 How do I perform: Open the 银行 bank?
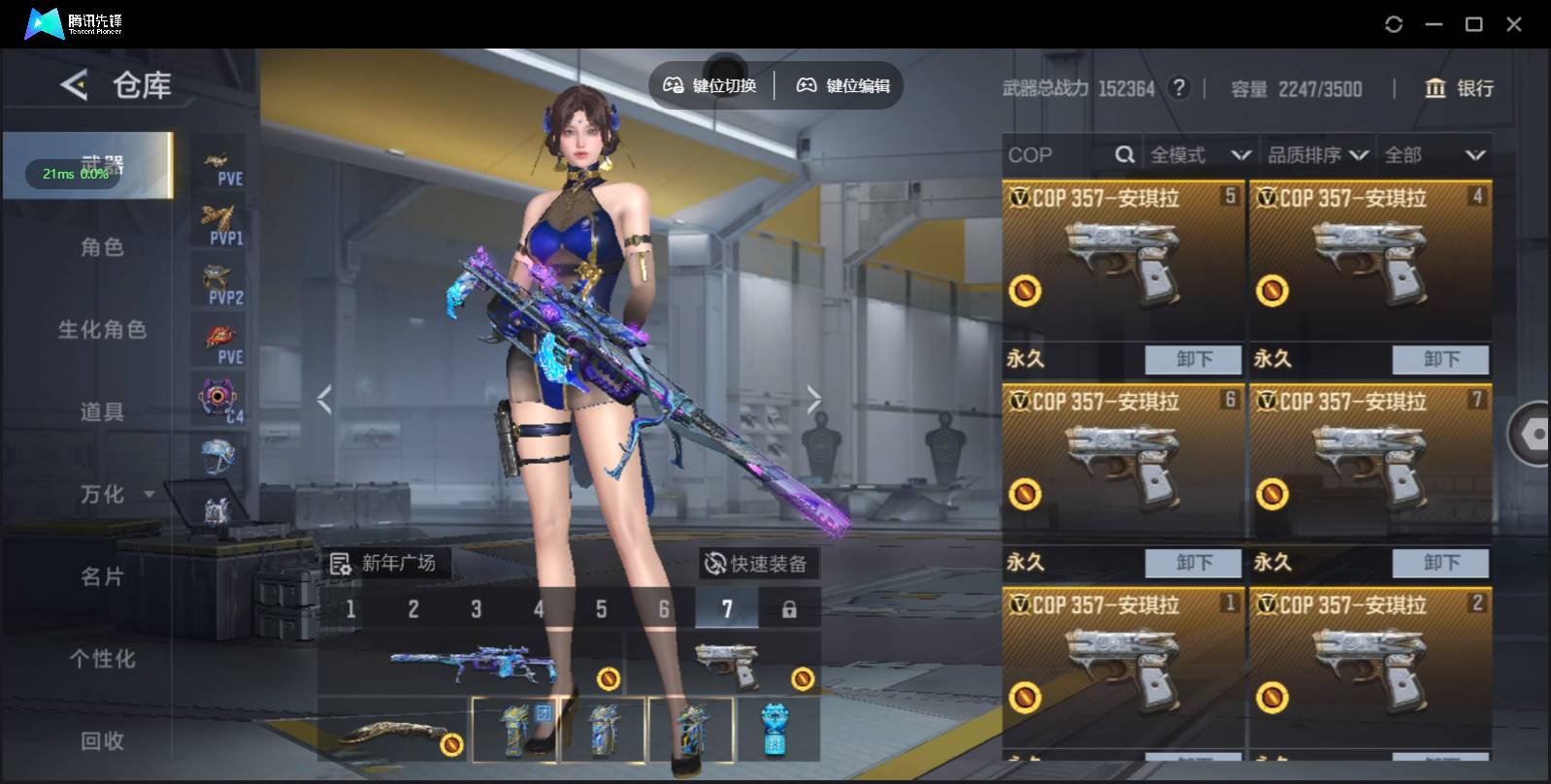(x=1459, y=88)
